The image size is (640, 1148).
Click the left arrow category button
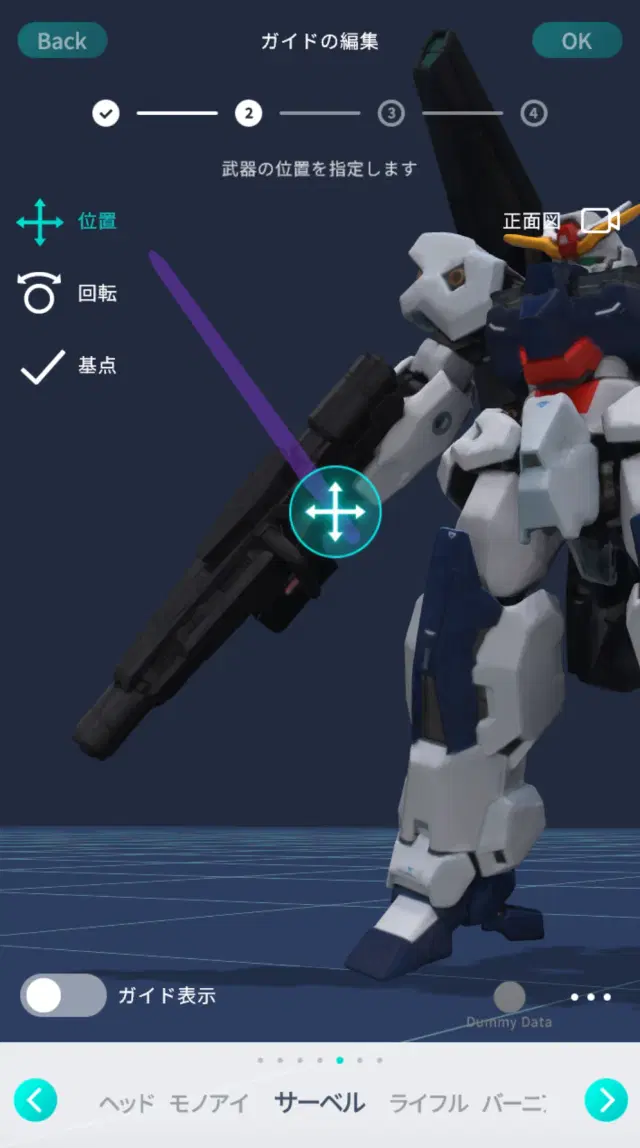(x=35, y=1101)
